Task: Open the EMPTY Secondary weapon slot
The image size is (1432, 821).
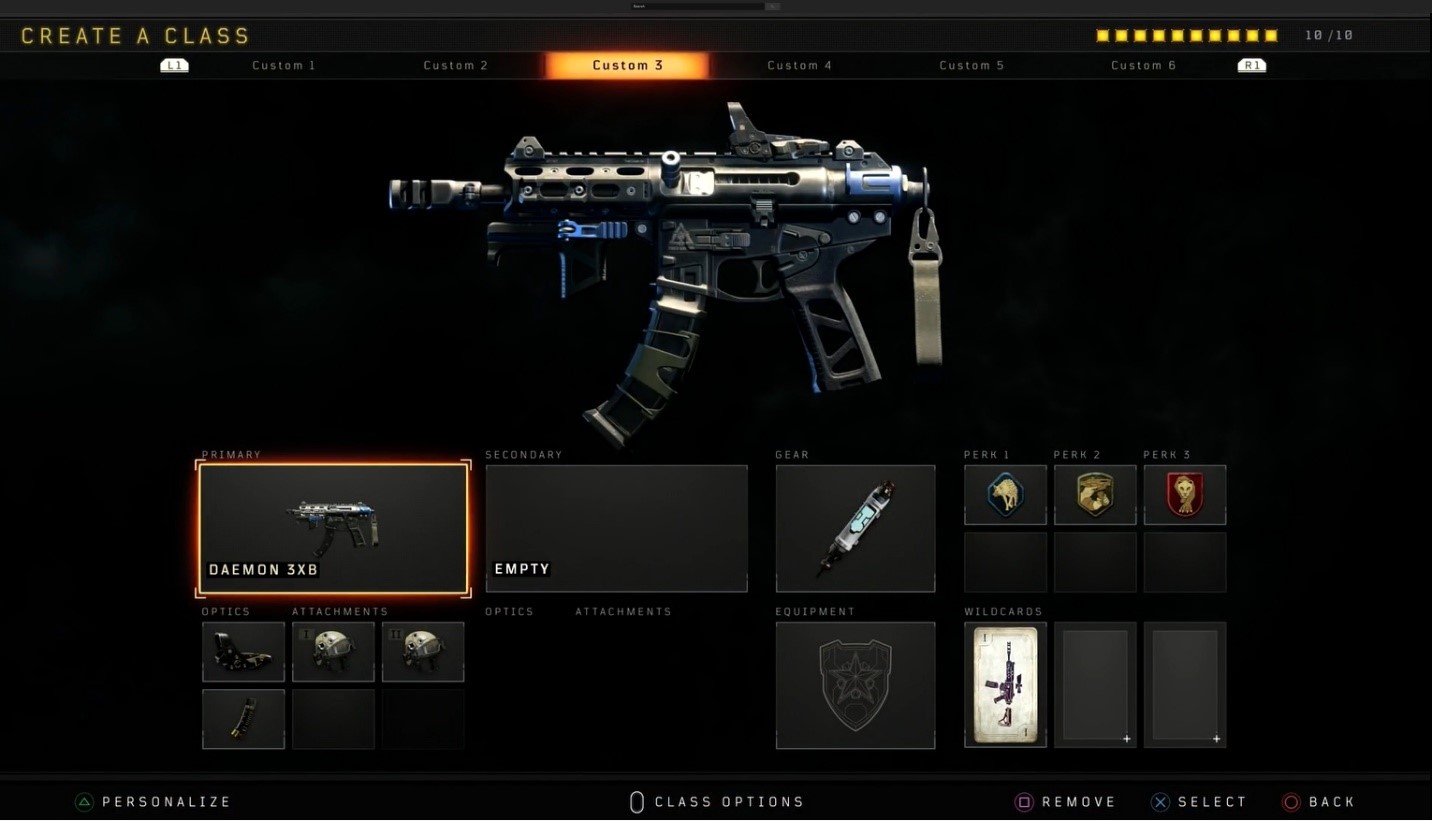Action: pos(616,528)
